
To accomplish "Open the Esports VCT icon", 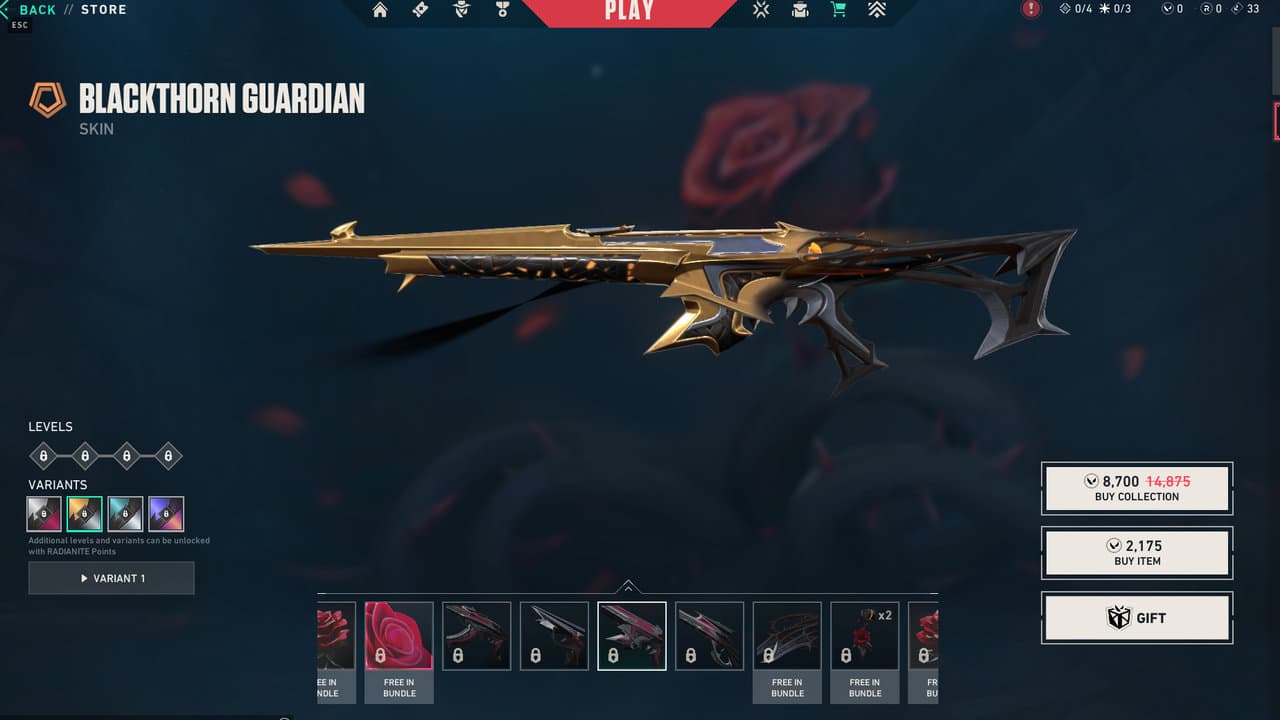I will (760, 10).
